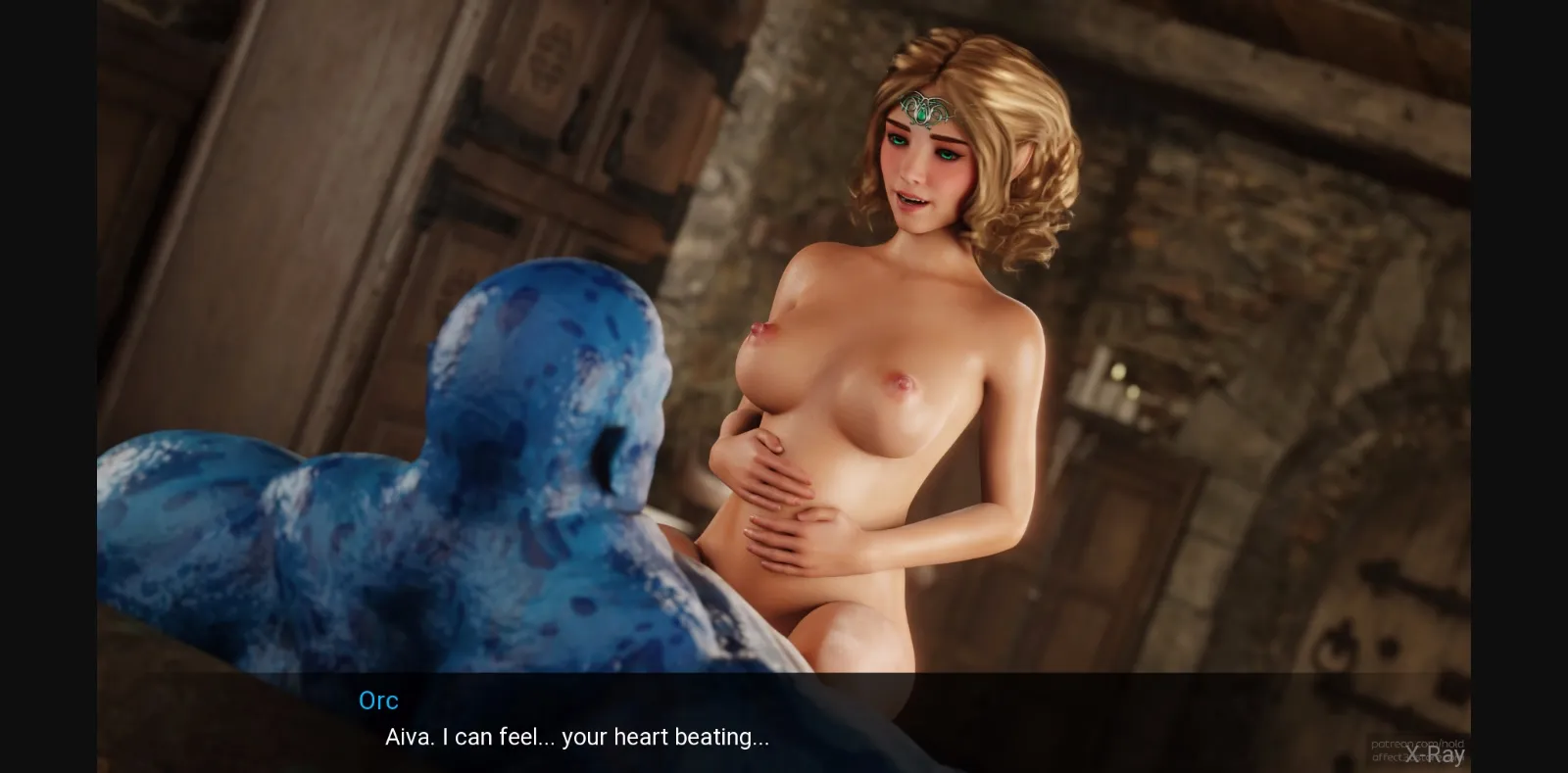Click the line 'Aiva. I can feel...'
This screenshot has width=1568, height=773.
(x=576, y=737)
